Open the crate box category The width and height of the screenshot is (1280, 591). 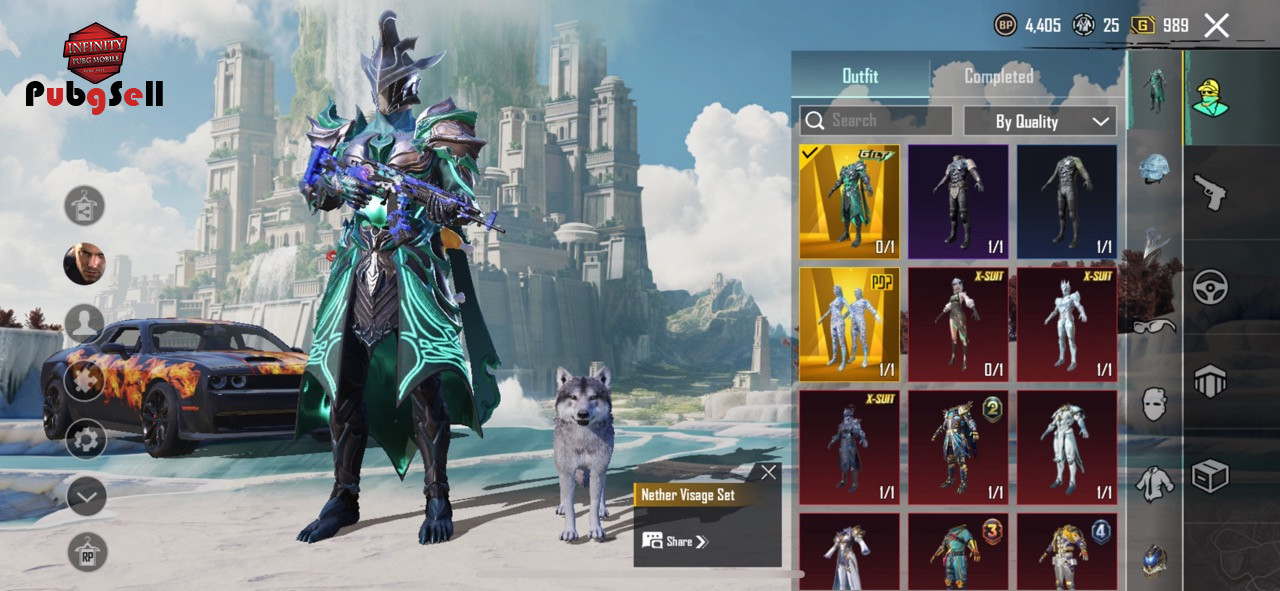click(x=1210, y=476)
